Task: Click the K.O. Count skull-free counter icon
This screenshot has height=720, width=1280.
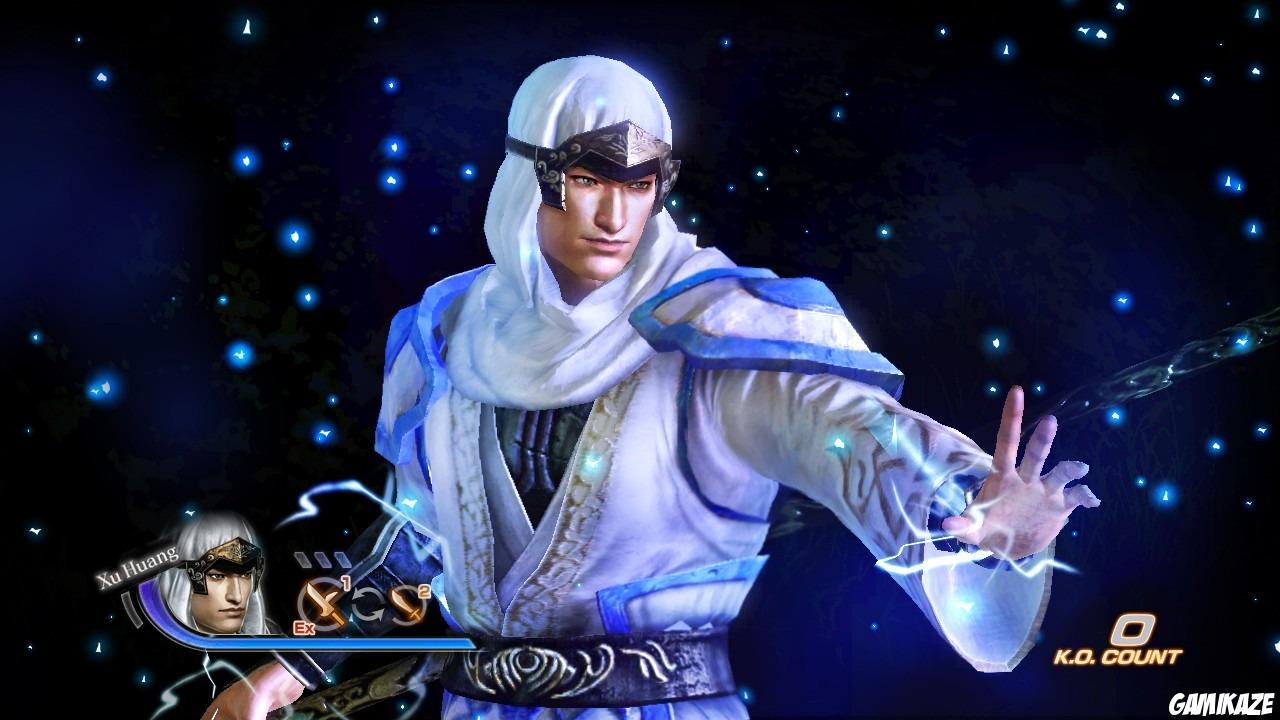Action: pos(1132,627)
